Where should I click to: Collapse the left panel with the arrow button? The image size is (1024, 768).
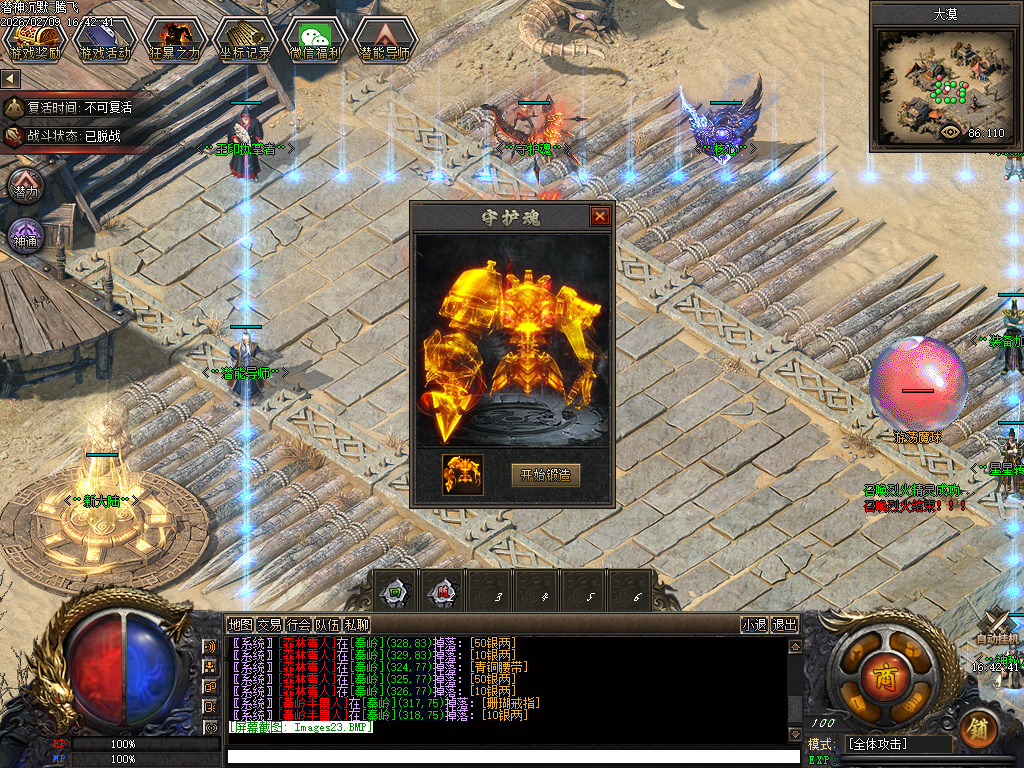(x=11, y=78)
